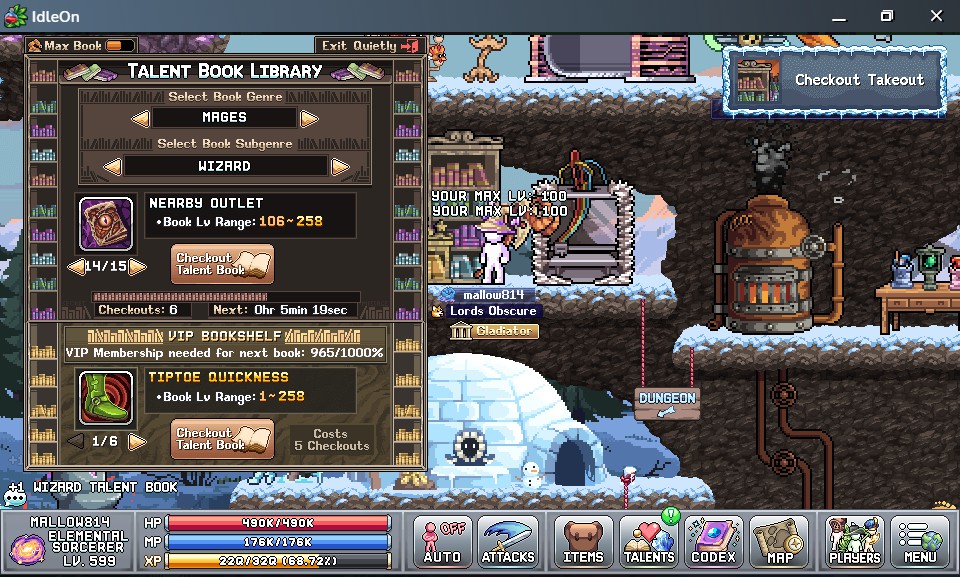960x577 pixels.
Task: Open the Codex book
Action: tap(714, 543)
